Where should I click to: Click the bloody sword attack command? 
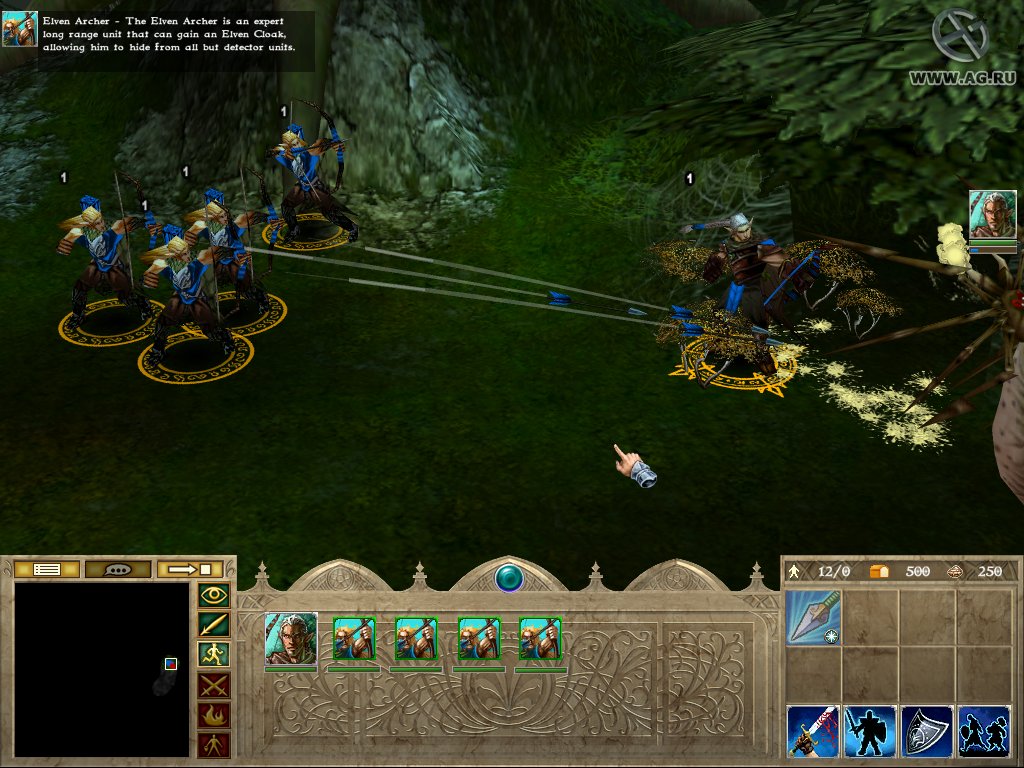coord(813,731)
